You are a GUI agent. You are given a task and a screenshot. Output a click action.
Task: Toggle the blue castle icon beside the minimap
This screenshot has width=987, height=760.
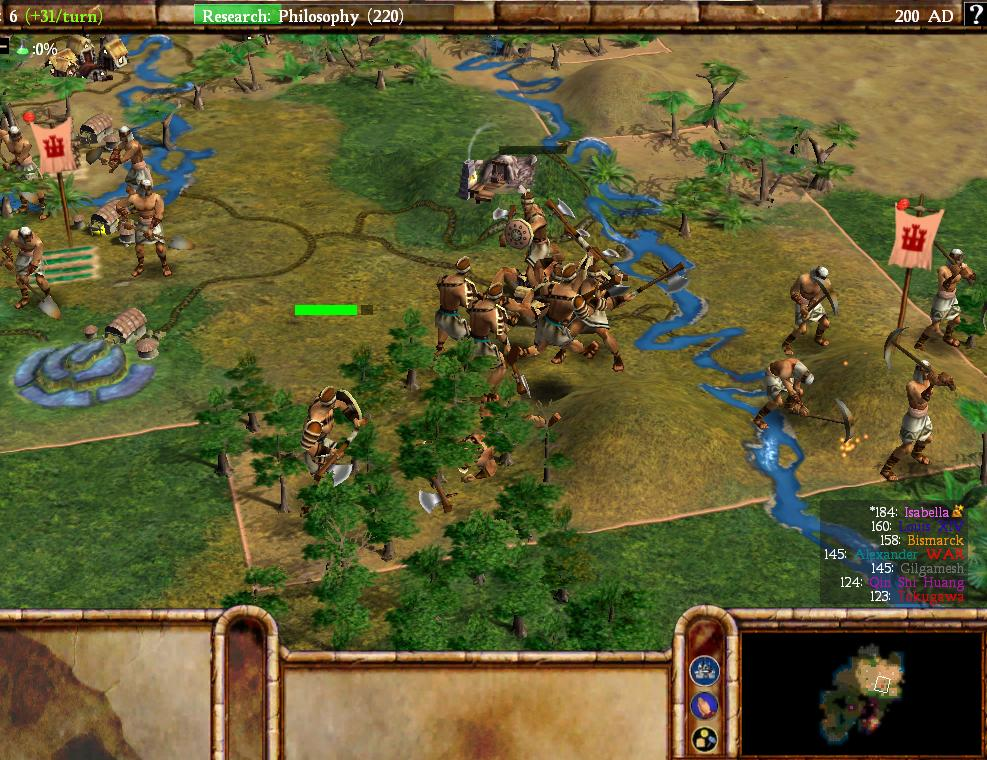[705, 669]
